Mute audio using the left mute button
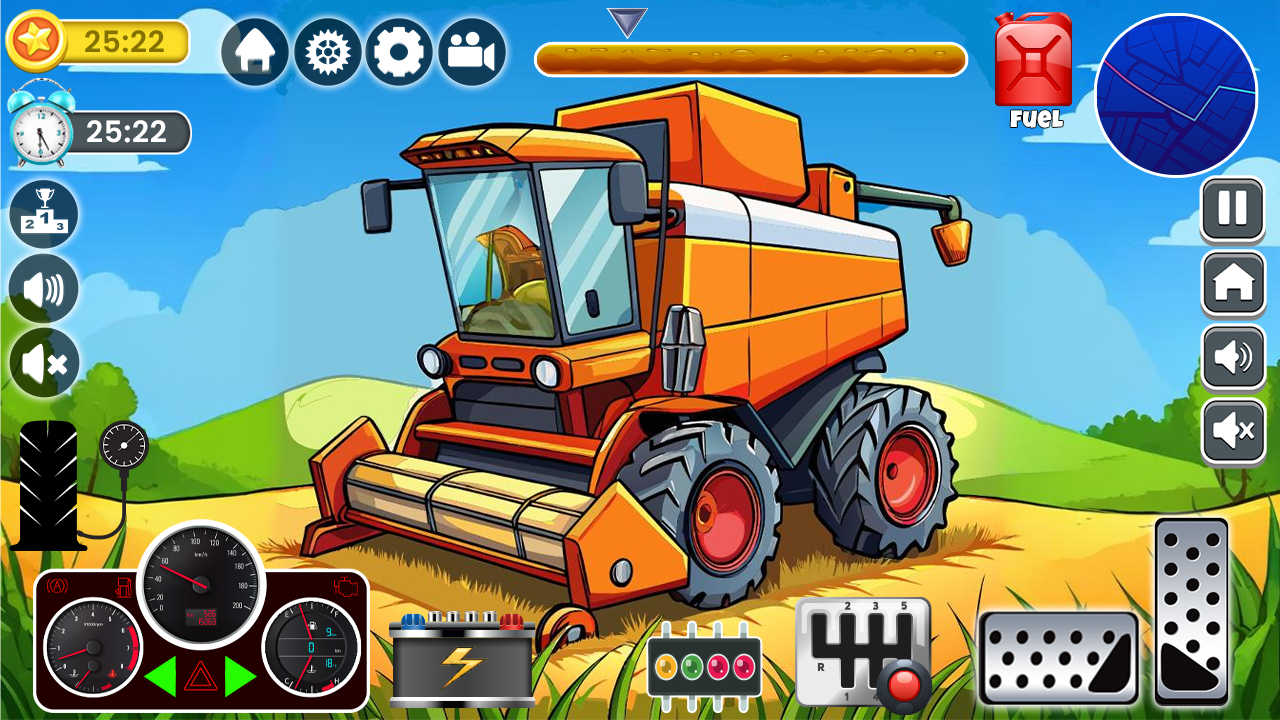The width and height of the screenshot is (1280, 720). [x=42, y=362]
